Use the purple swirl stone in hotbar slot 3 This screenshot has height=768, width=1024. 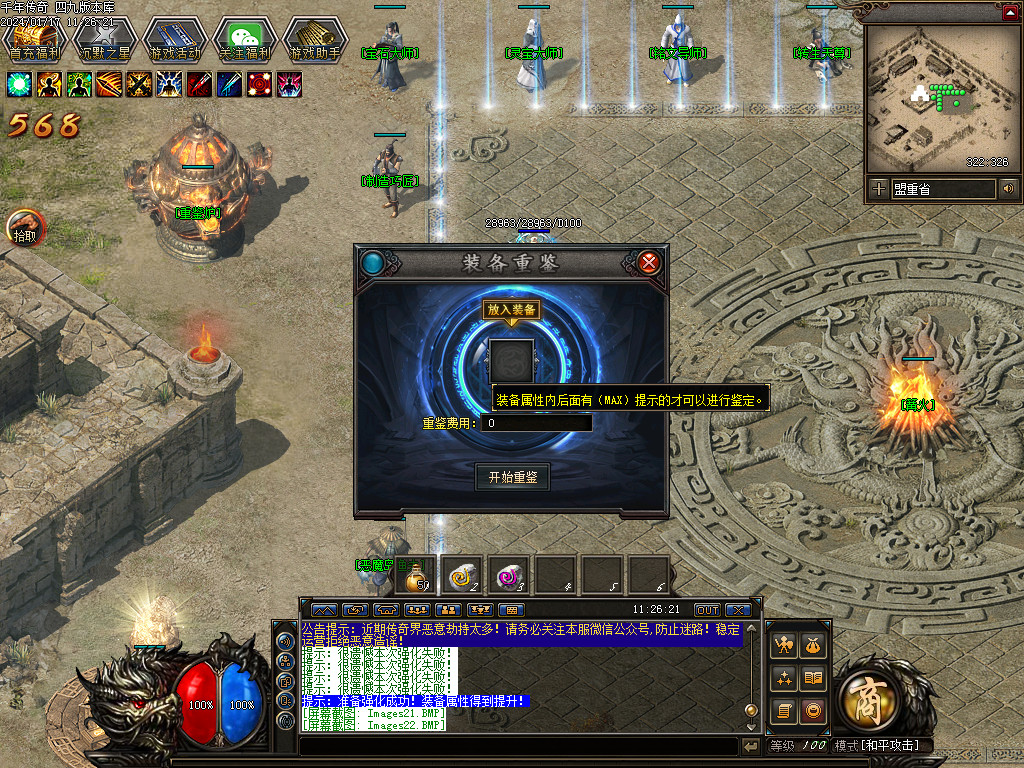pyautogui.click(x=510, y=575)
